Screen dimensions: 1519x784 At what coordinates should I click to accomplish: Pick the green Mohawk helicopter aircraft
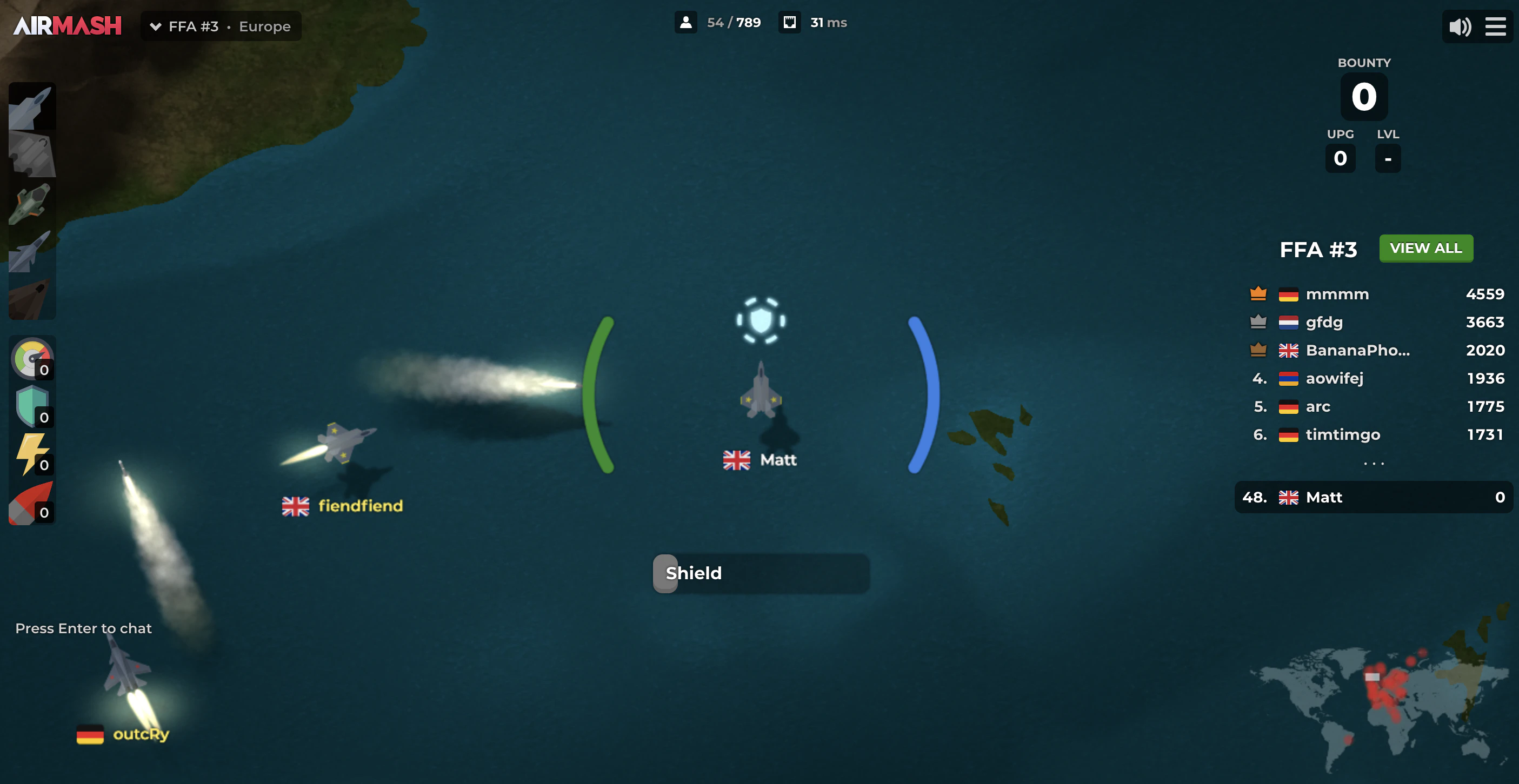pos(32,202)
